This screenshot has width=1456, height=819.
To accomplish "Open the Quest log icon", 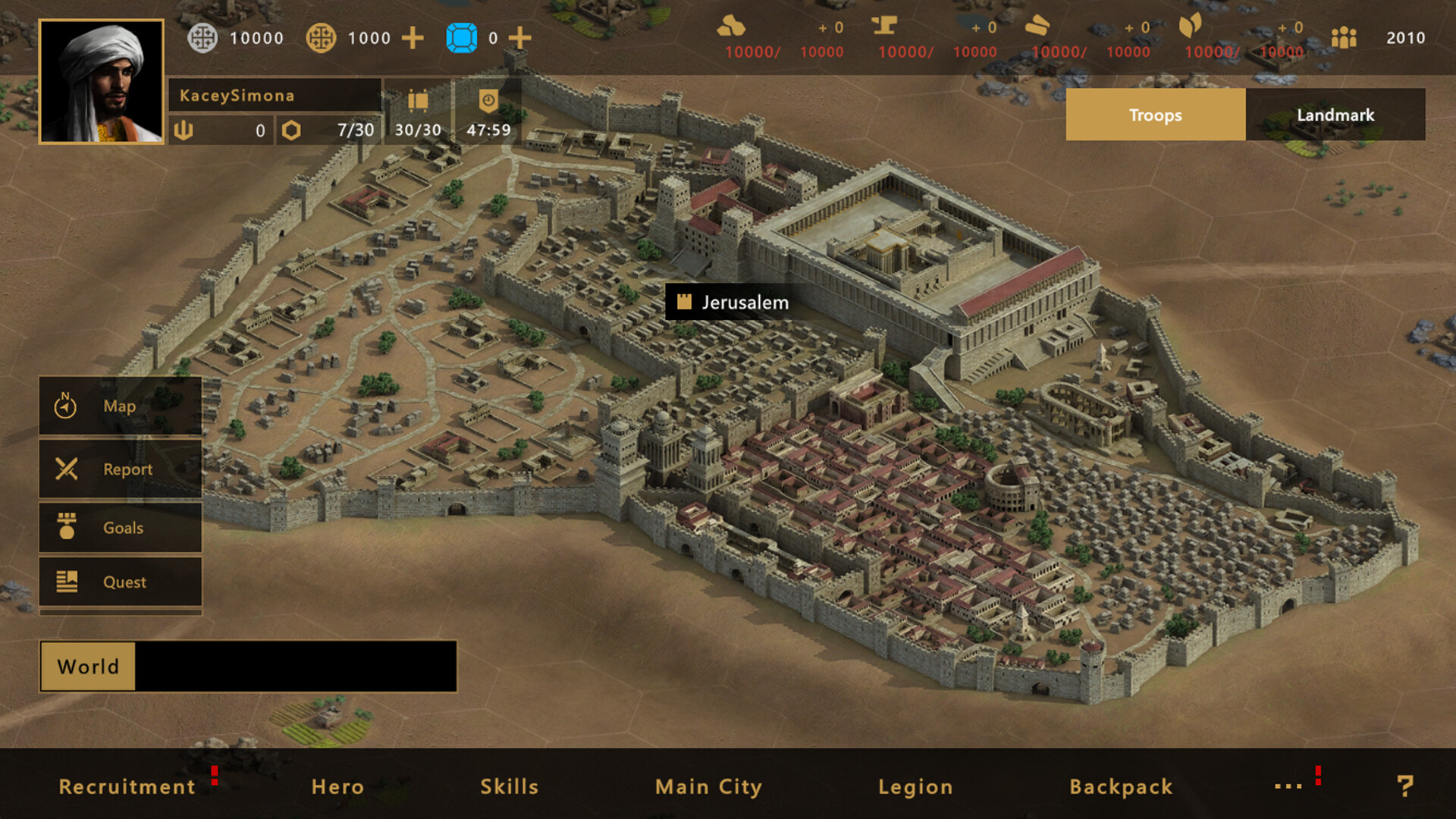I will click(120, 582).
